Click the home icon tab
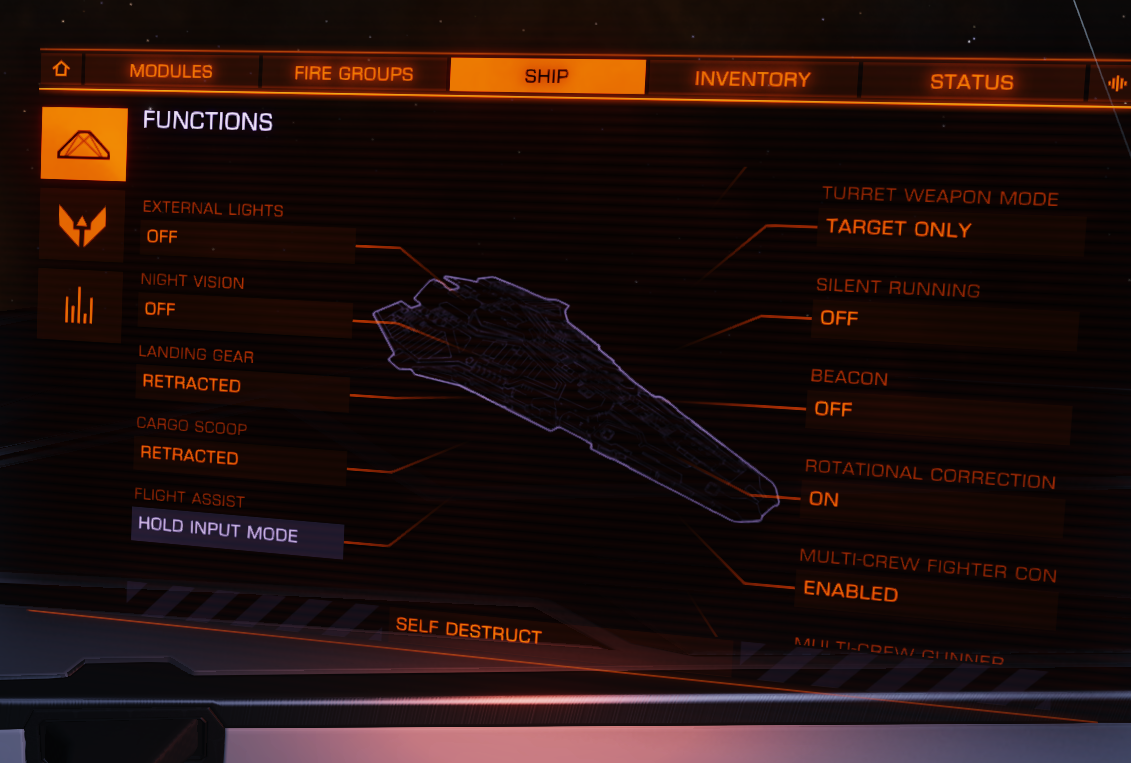The height and width of the screenshot is (763, 1131). (61, 69)
